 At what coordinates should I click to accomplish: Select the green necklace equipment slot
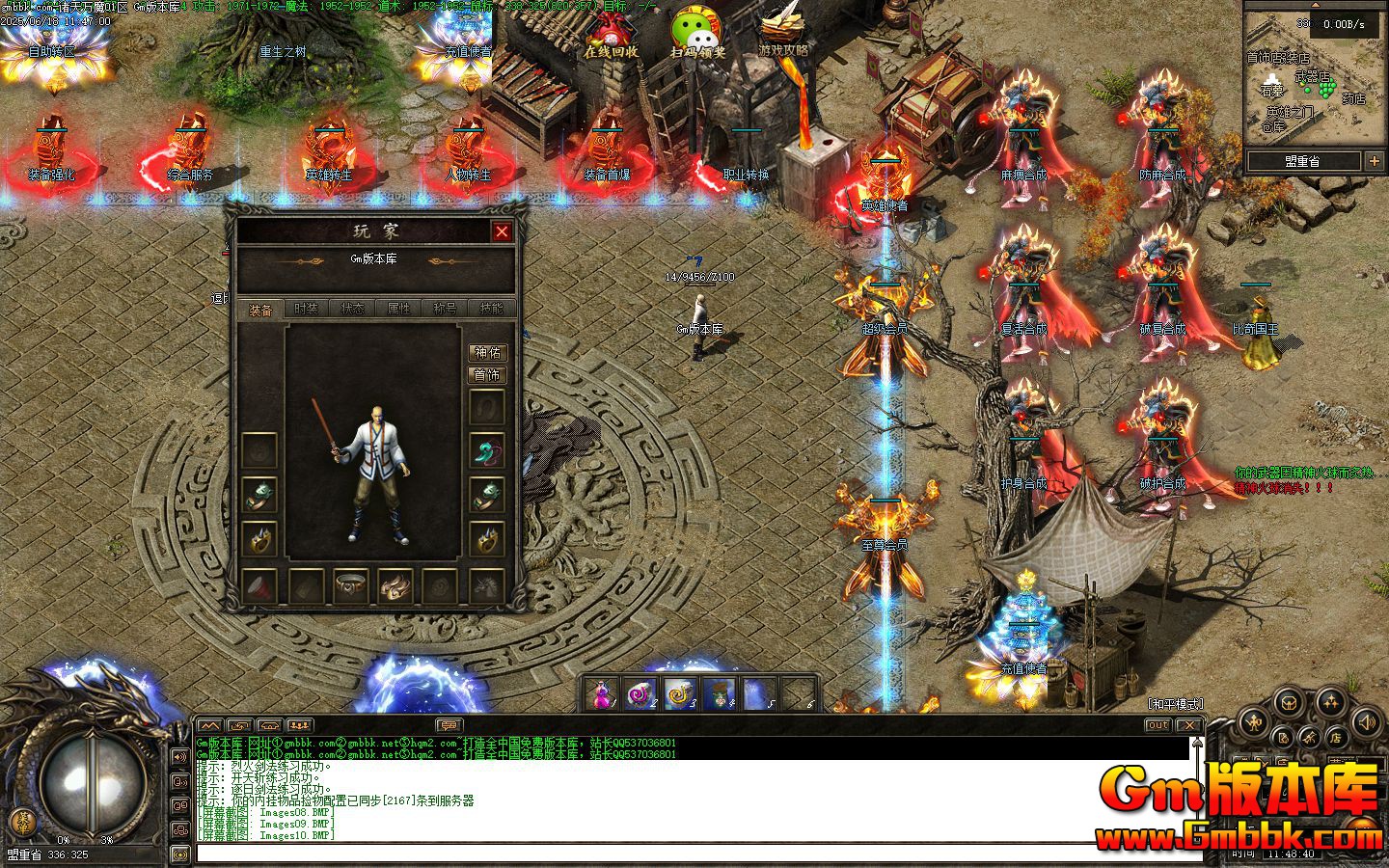click(x=488, y=450)
